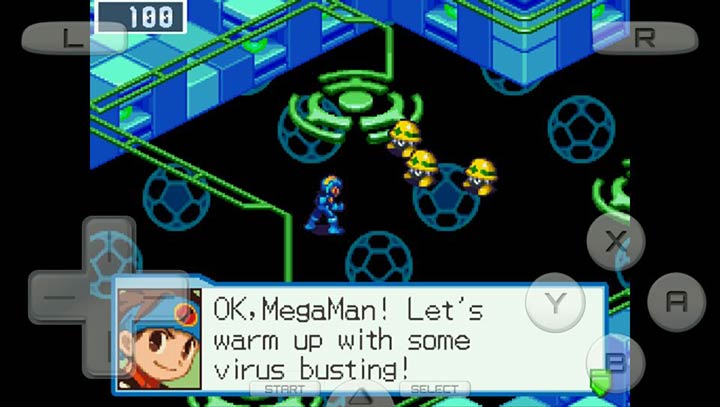Viewport: 720px width, 407px height.
Task: Tap the virtual X button
Action: [615, 241]
